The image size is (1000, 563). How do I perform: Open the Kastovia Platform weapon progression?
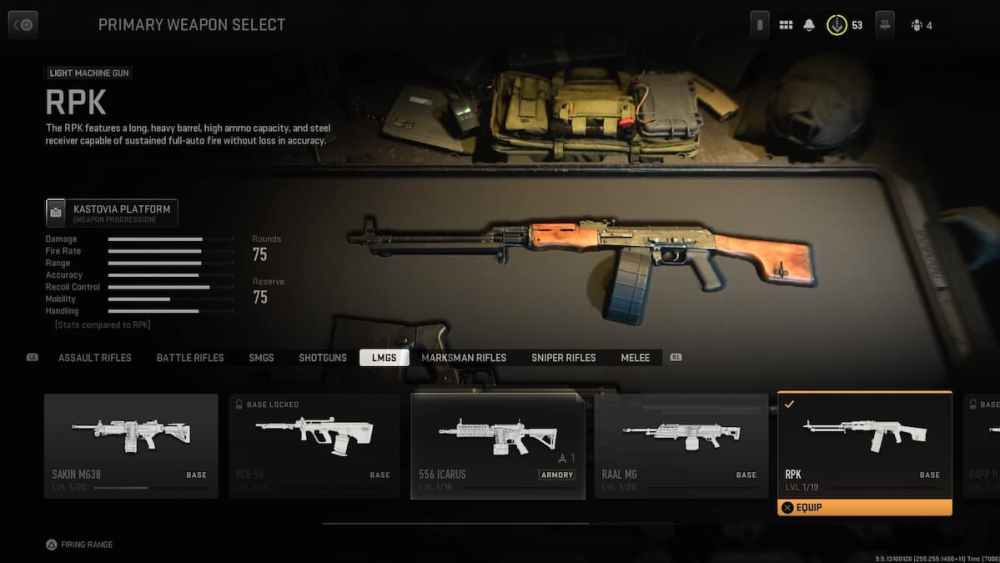tap(112, 212)
